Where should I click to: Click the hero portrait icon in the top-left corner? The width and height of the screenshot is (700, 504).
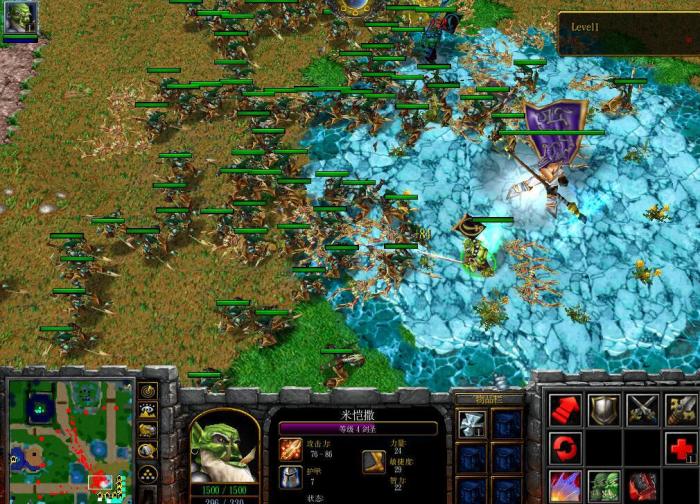pos(20,18)
